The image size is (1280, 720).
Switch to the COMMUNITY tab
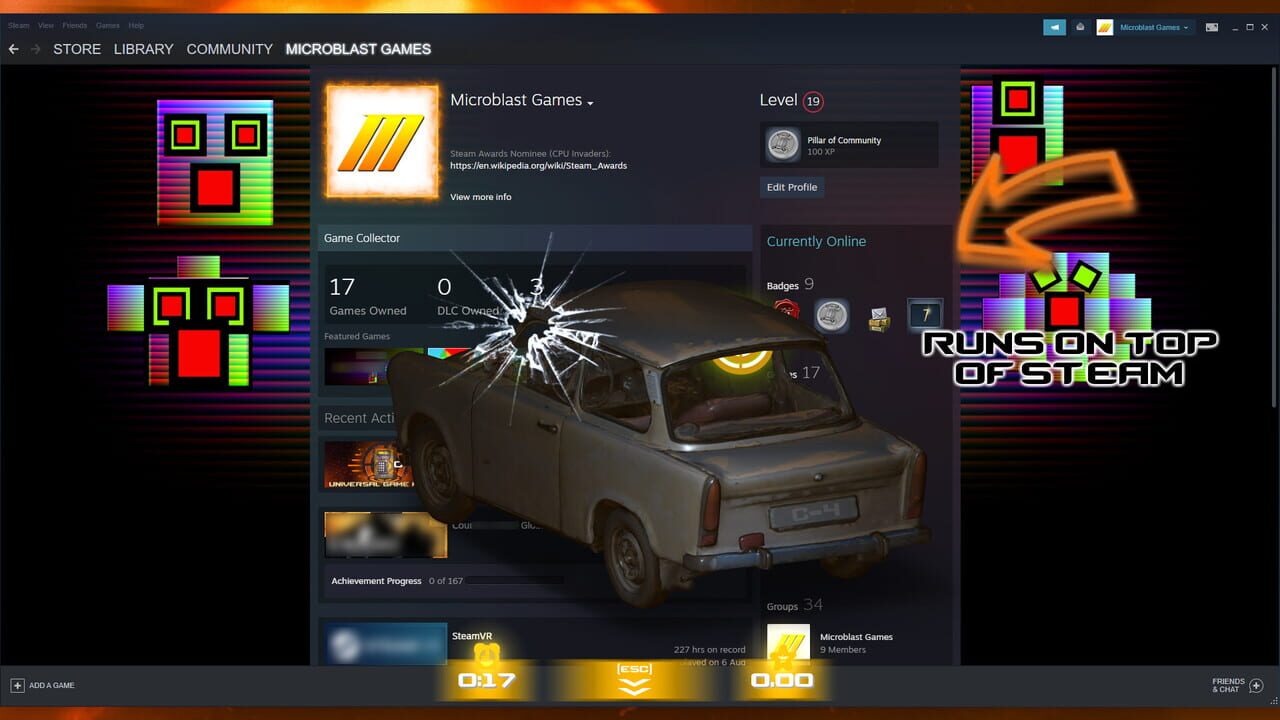(229, 49)
